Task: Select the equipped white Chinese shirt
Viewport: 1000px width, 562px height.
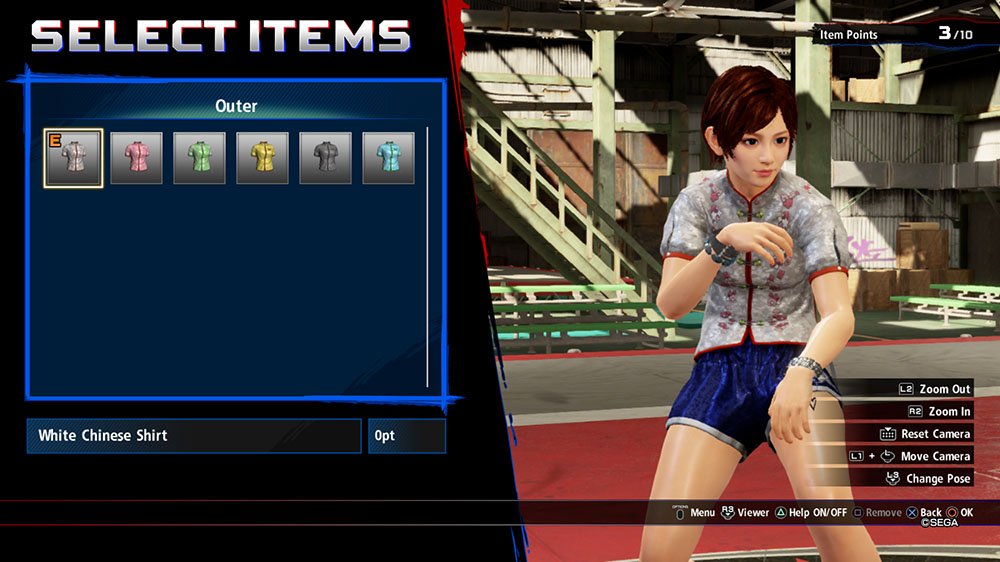Action: click(x=73, y=158)
